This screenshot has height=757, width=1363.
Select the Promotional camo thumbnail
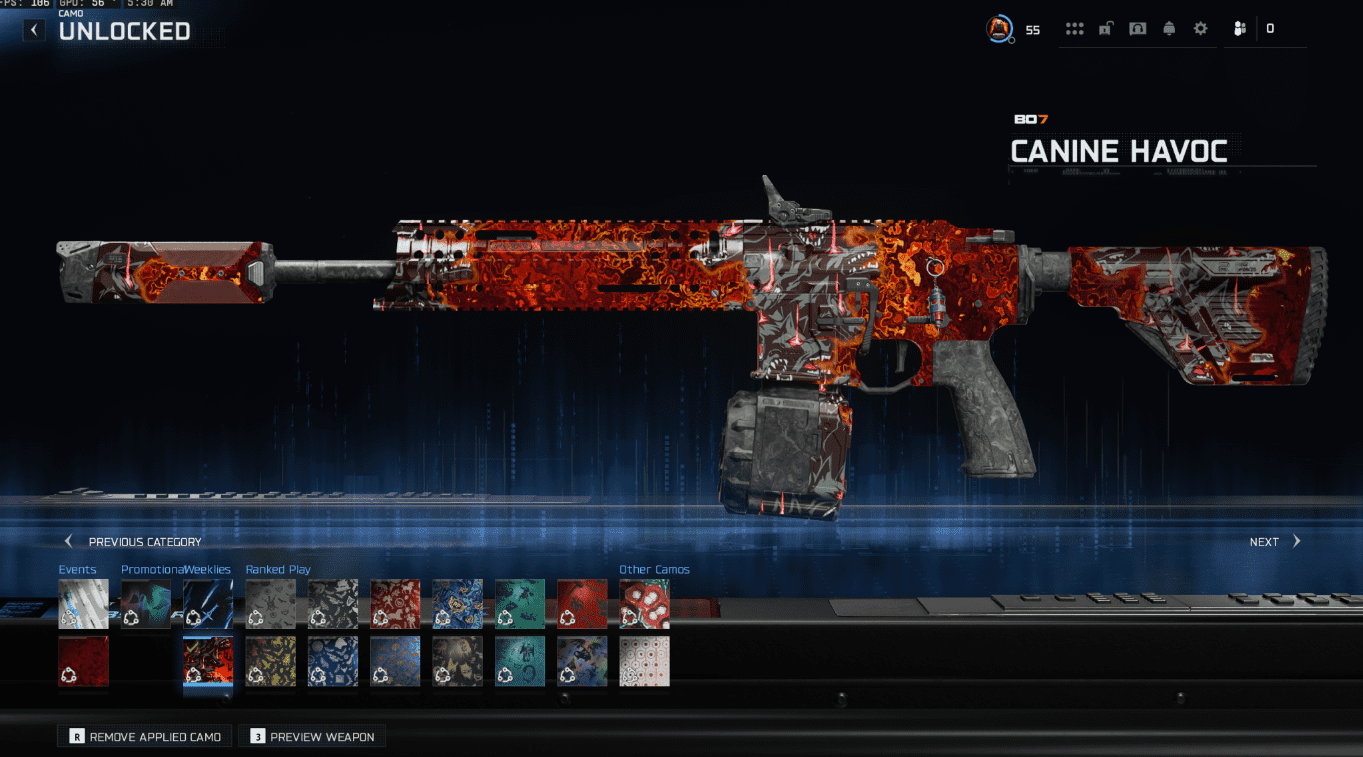[x=146, y=604]
